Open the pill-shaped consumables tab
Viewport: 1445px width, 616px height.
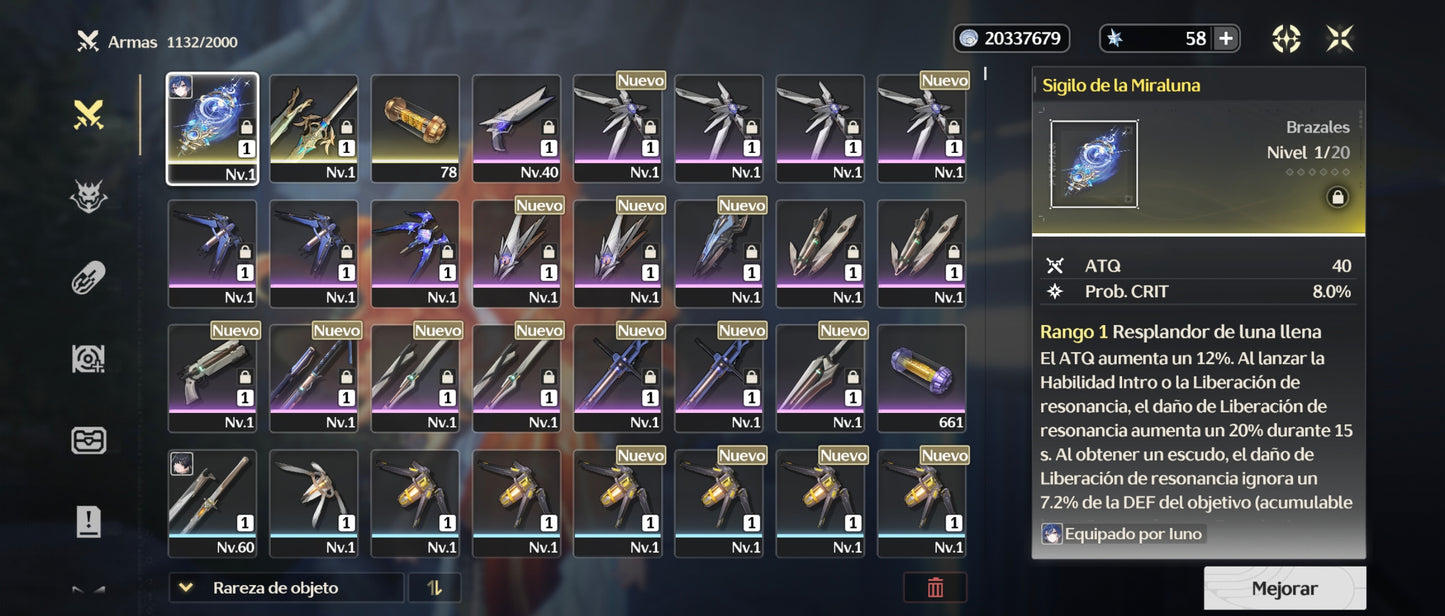pyautogui.click(x=89, y=279)
